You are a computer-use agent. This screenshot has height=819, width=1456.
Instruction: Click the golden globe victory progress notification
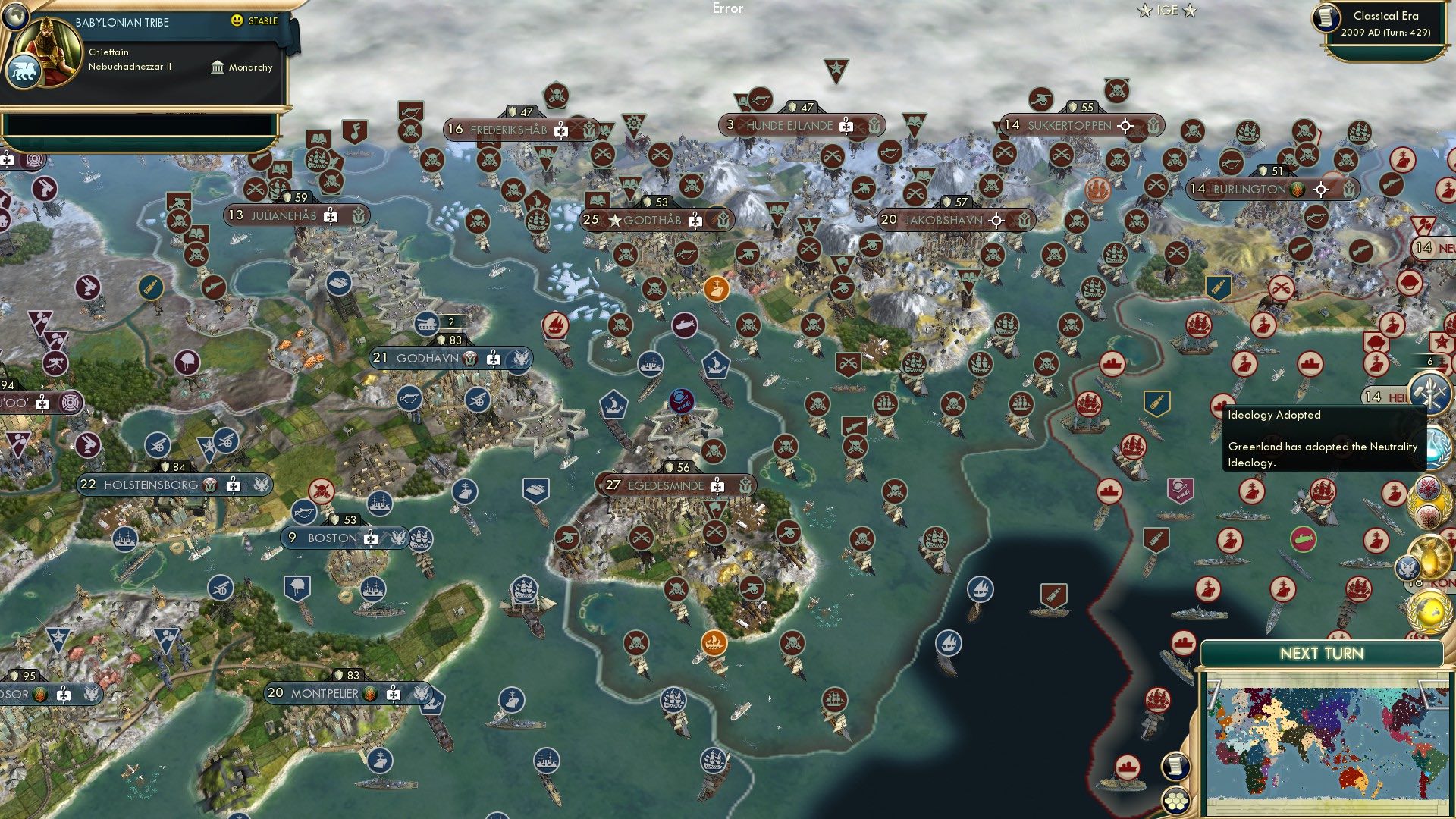(x=1431, y=607)
